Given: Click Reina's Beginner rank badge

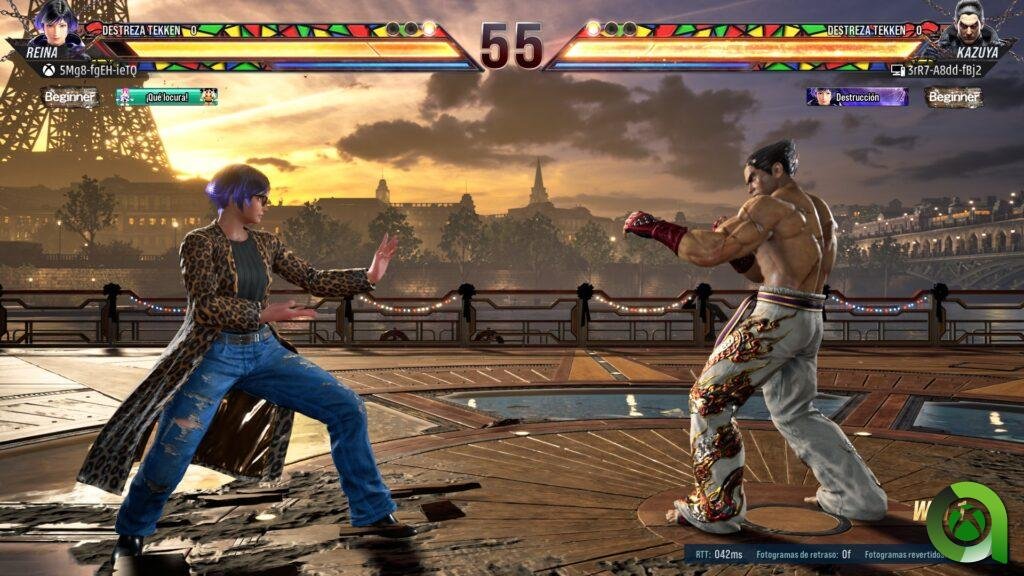Looking at the screenshot, I should pyautogui.click(x=70, y=97).
